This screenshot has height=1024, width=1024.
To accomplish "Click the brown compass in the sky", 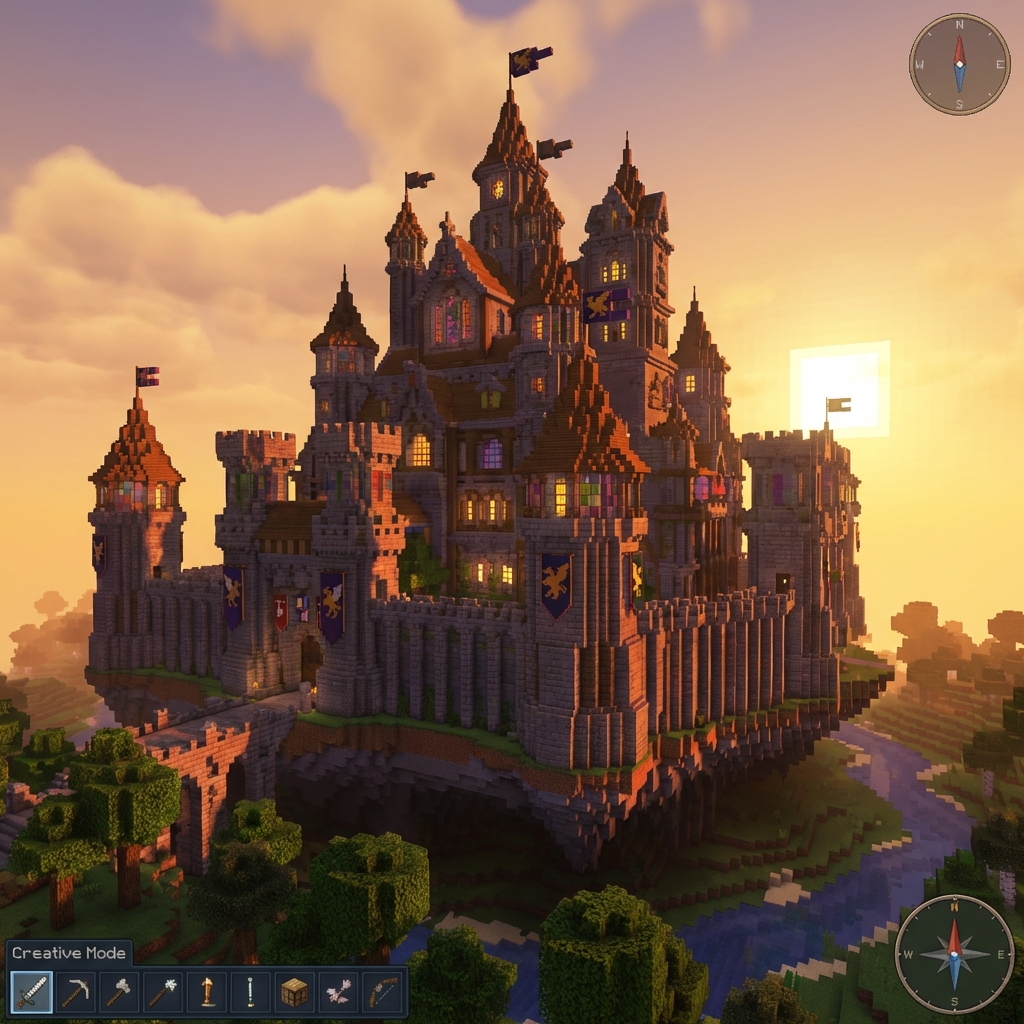I will (x=959, y=64).
